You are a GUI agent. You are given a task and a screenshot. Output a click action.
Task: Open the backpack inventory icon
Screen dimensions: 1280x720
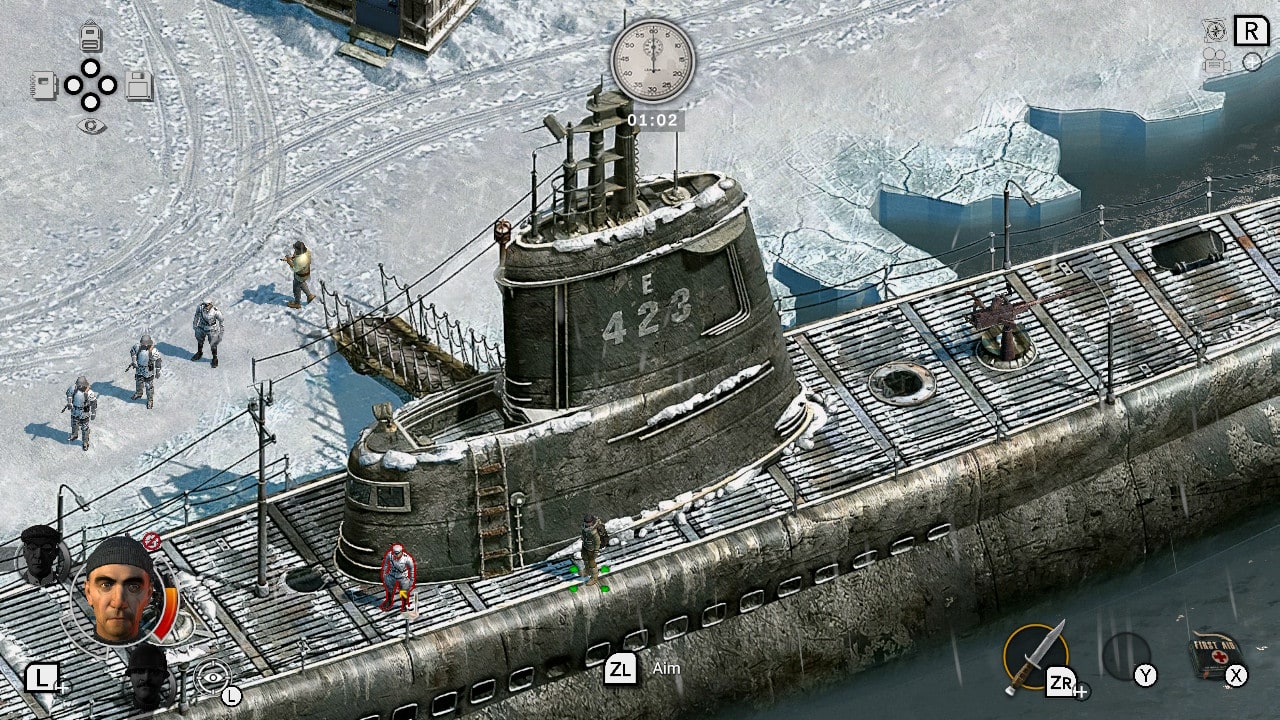pos(90,36)
